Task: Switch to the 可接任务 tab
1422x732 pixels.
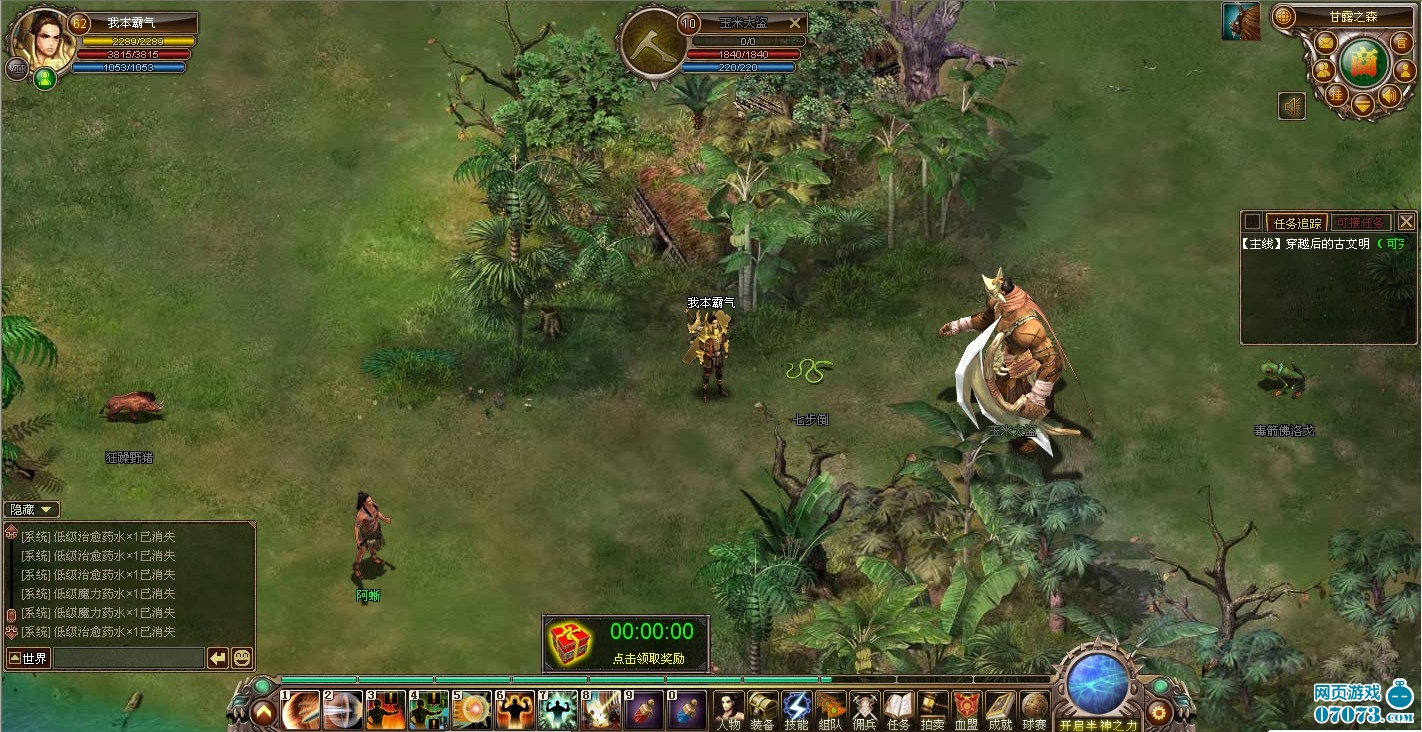Action: tap(1360, 222)
